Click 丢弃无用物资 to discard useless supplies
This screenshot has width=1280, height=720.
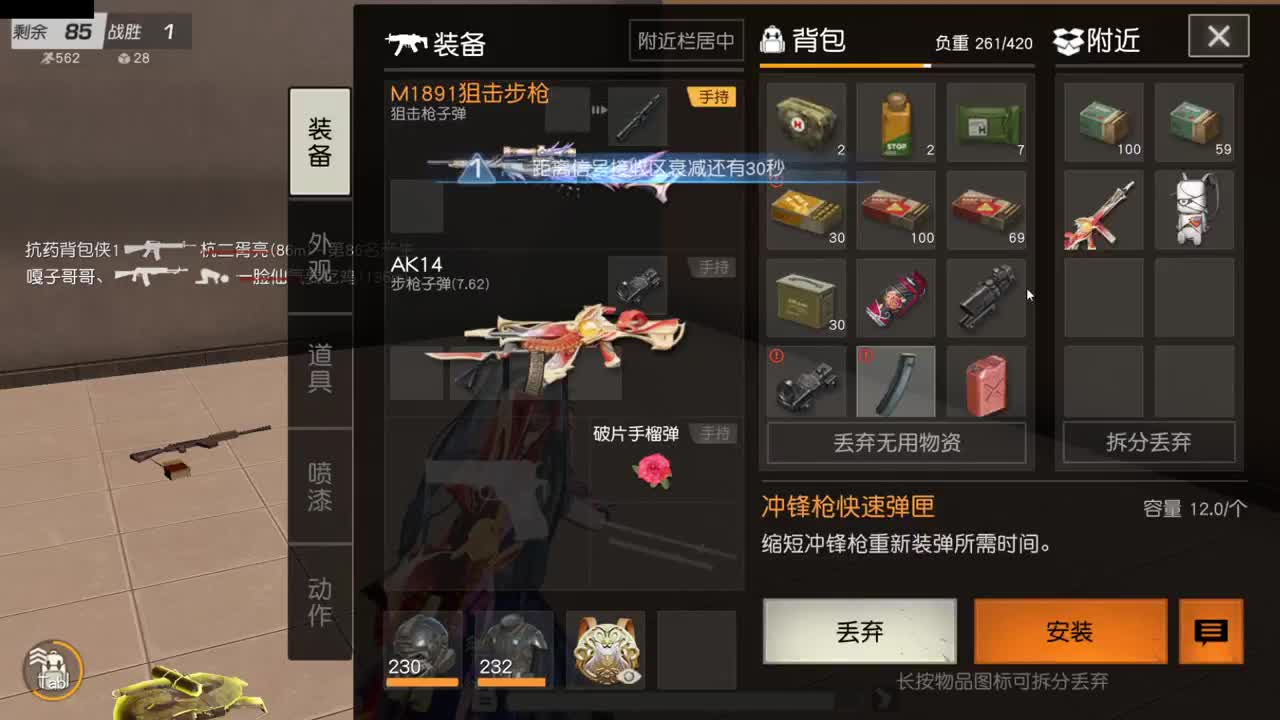[896, 443]
